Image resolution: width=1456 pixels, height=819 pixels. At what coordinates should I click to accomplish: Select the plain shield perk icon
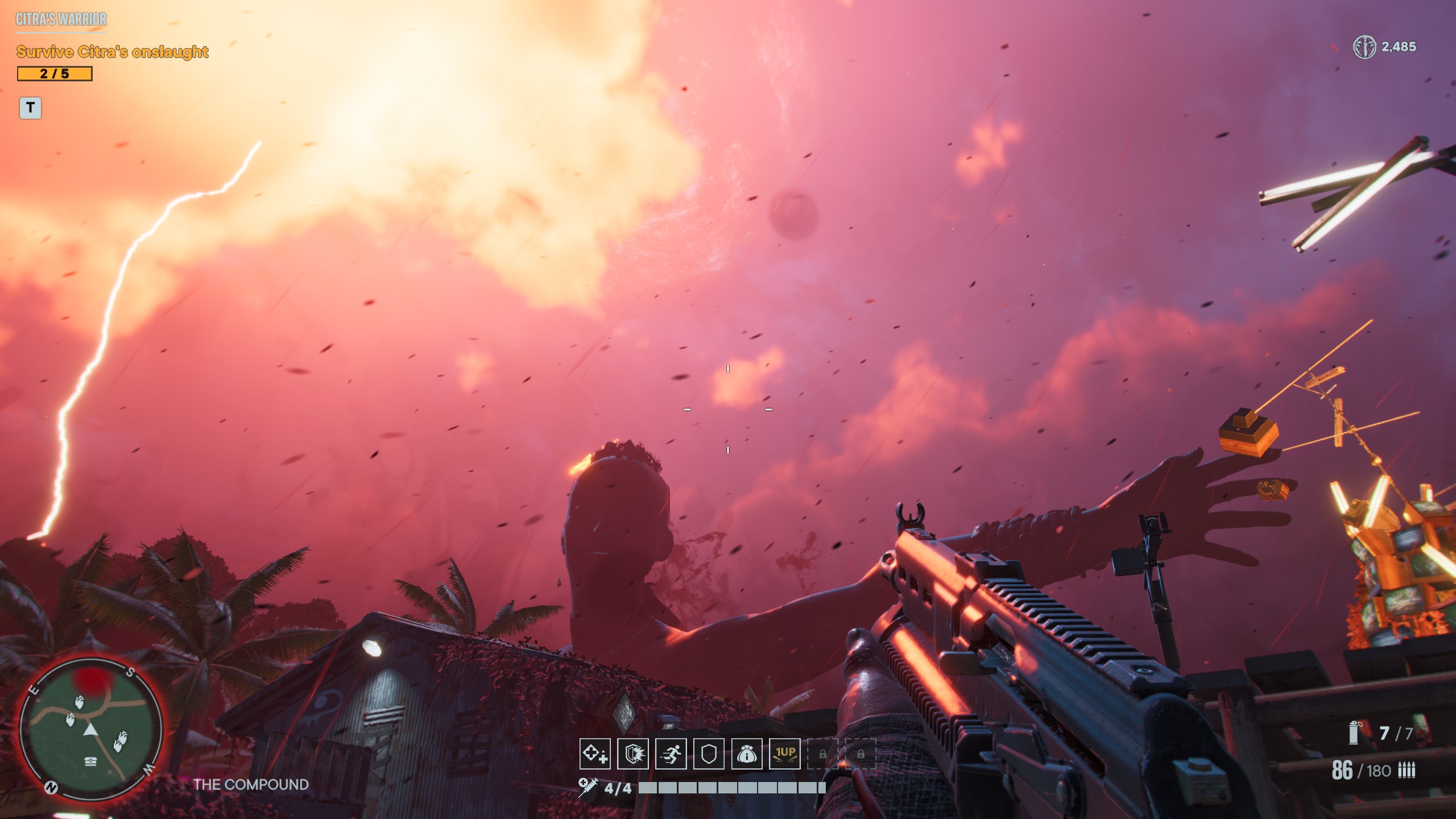[709, 754]
